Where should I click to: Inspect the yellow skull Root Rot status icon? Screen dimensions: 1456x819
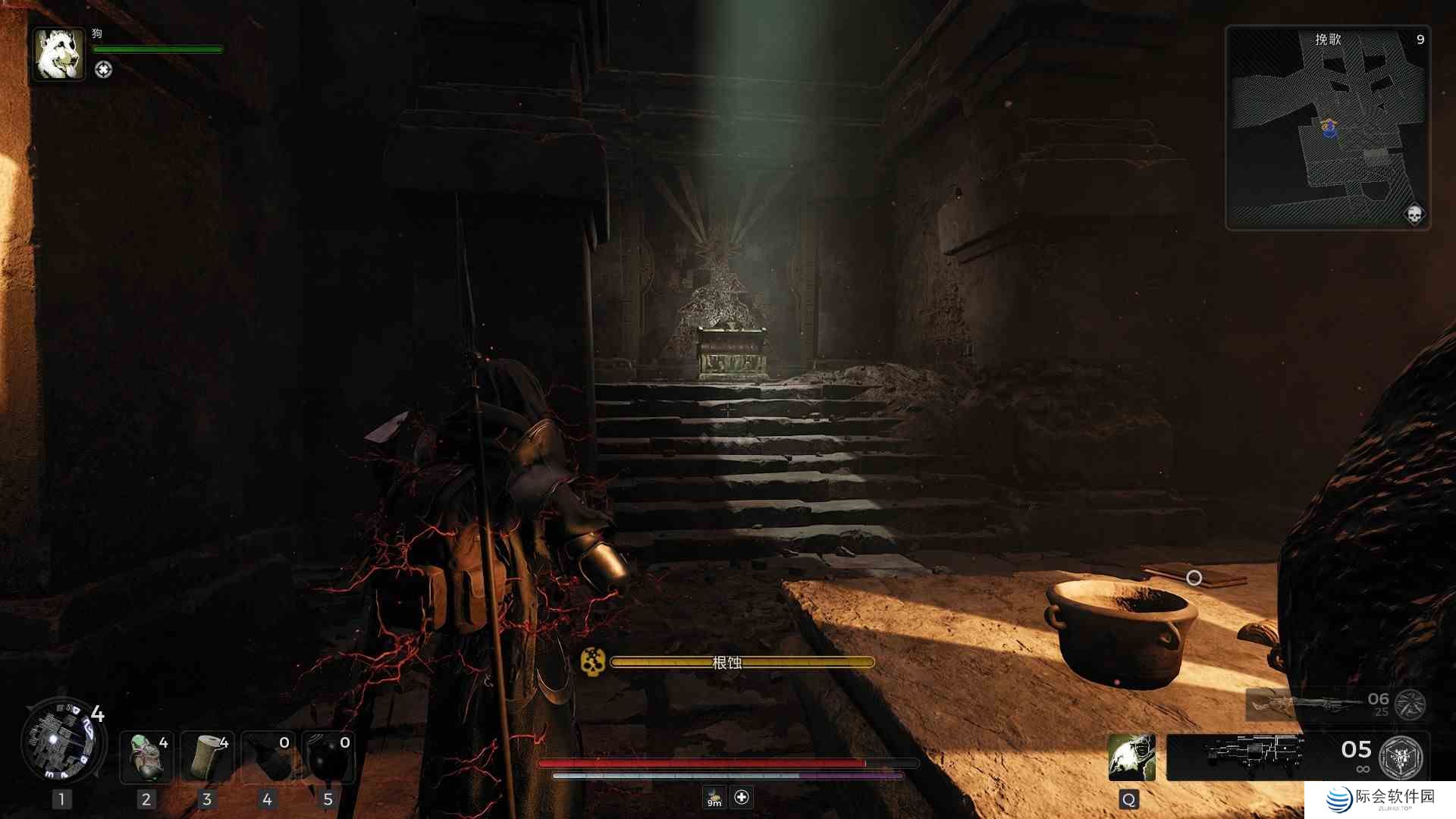tap(592, 661)
